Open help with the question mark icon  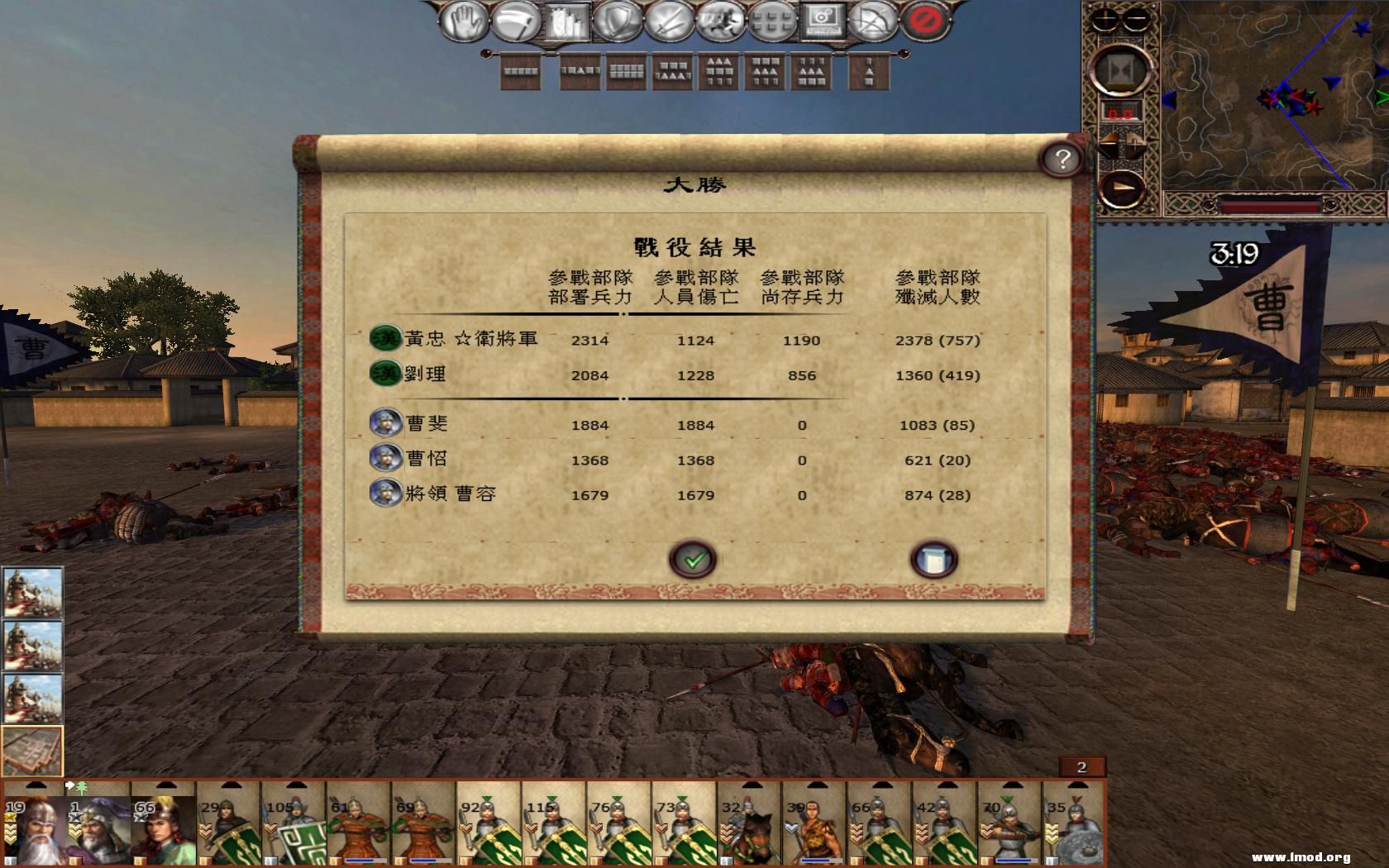tap(1063, 160)
